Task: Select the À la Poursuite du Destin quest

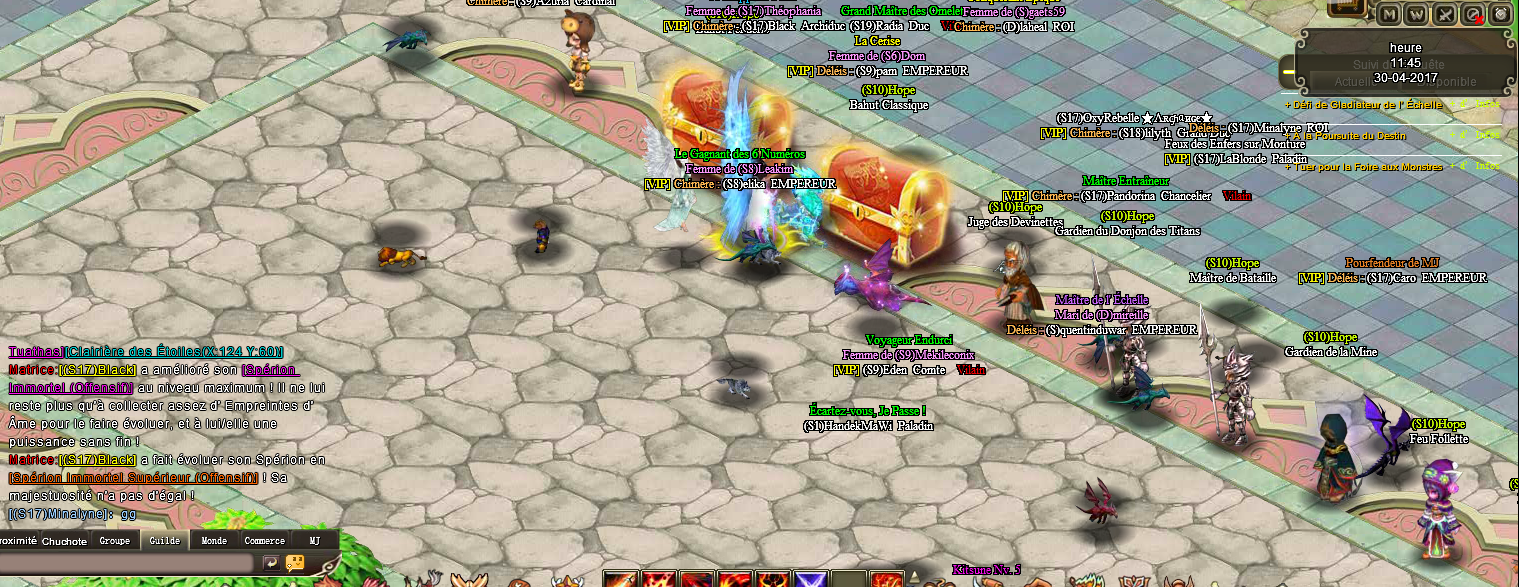Action: 1350,136
